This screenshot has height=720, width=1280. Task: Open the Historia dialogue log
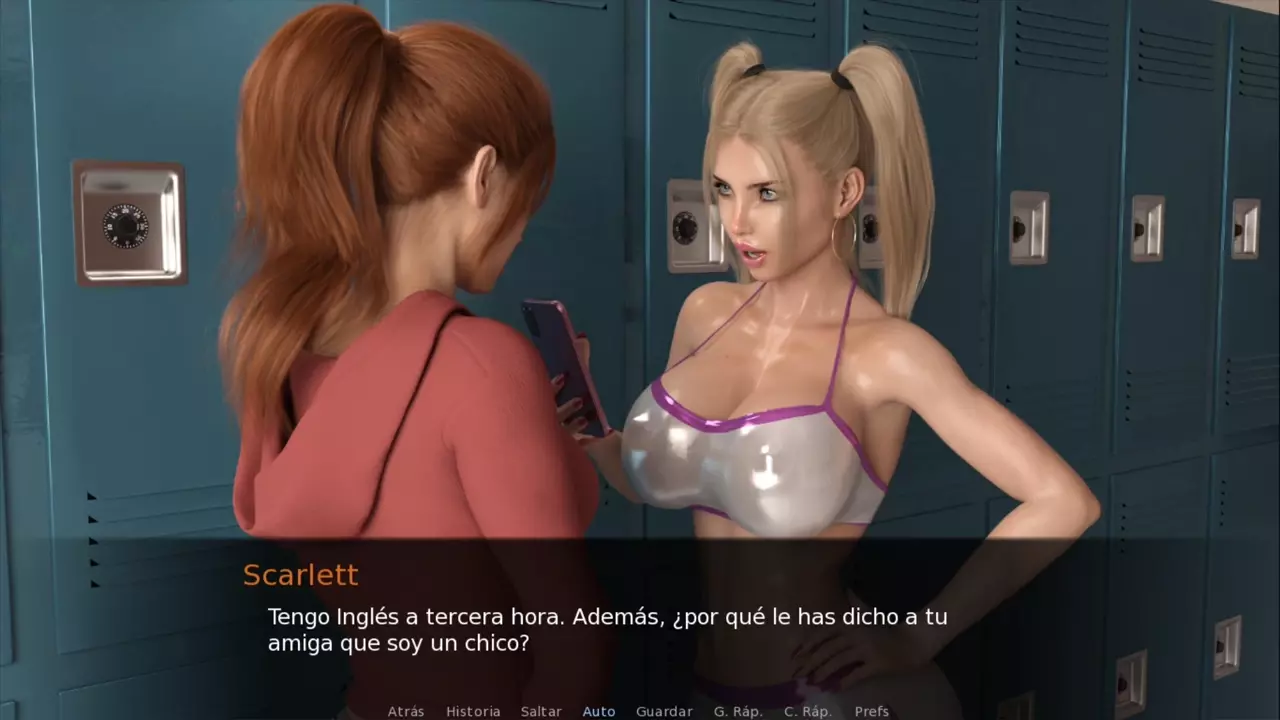point(473,711)
